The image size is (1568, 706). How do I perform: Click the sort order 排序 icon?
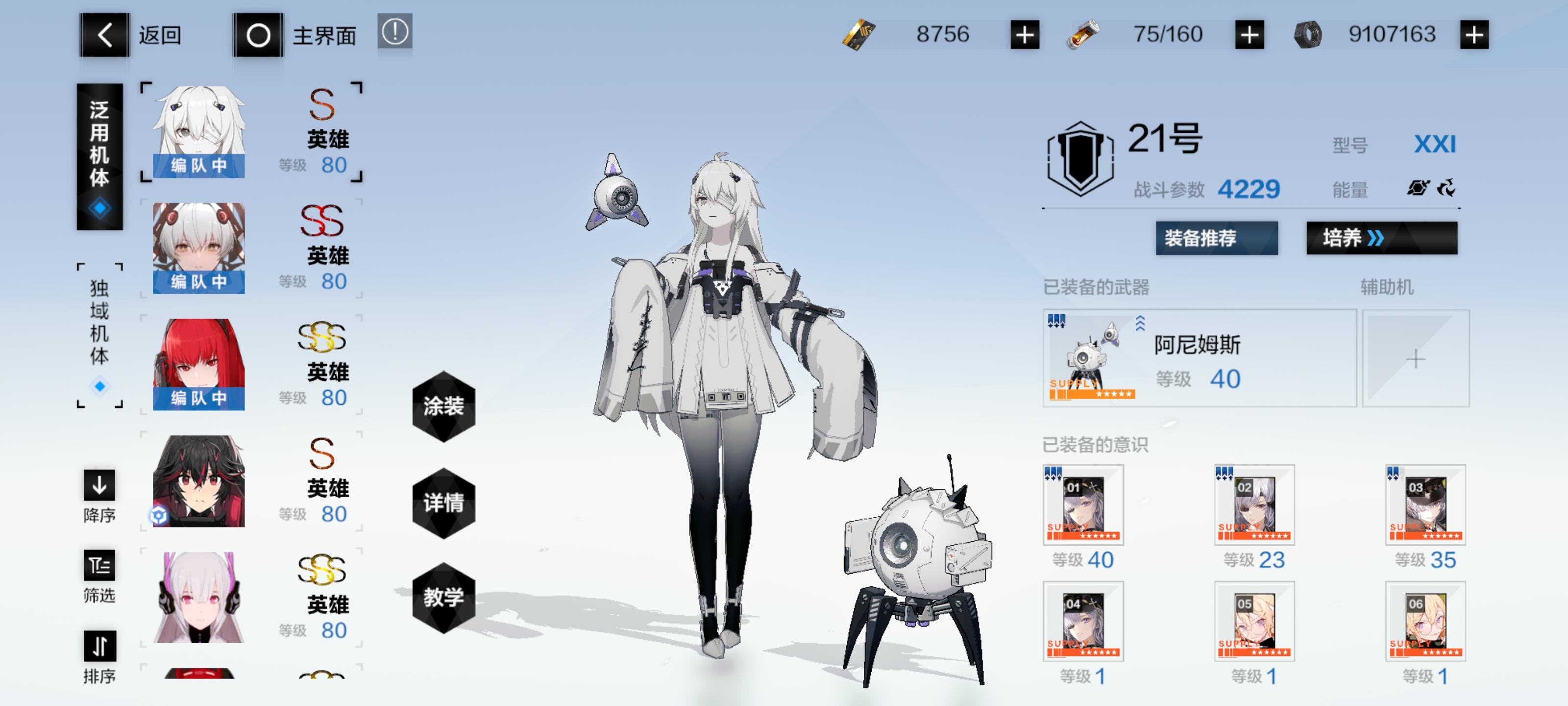(99, 646)
